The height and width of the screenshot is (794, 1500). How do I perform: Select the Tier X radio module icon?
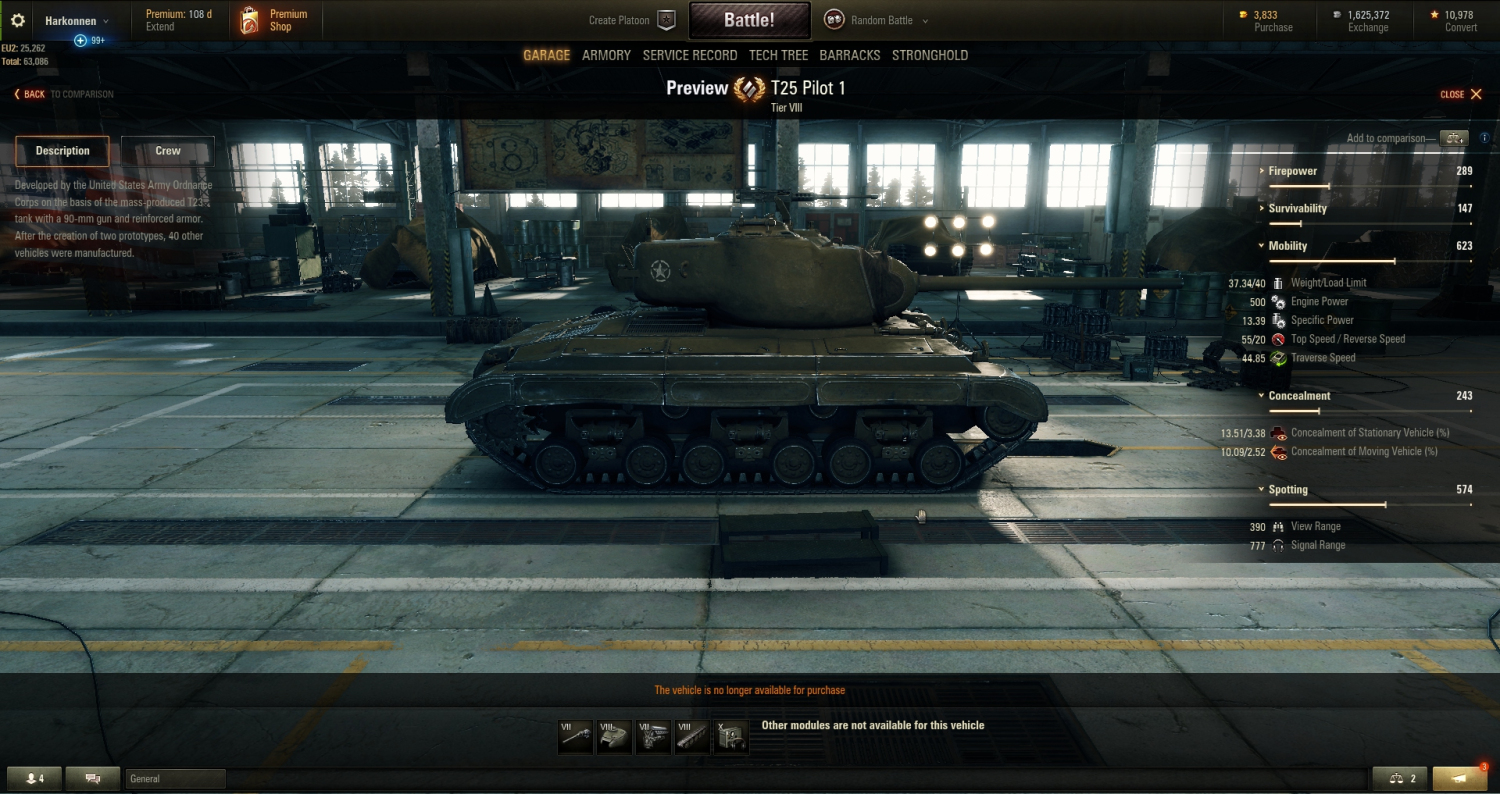click(729, 737)
